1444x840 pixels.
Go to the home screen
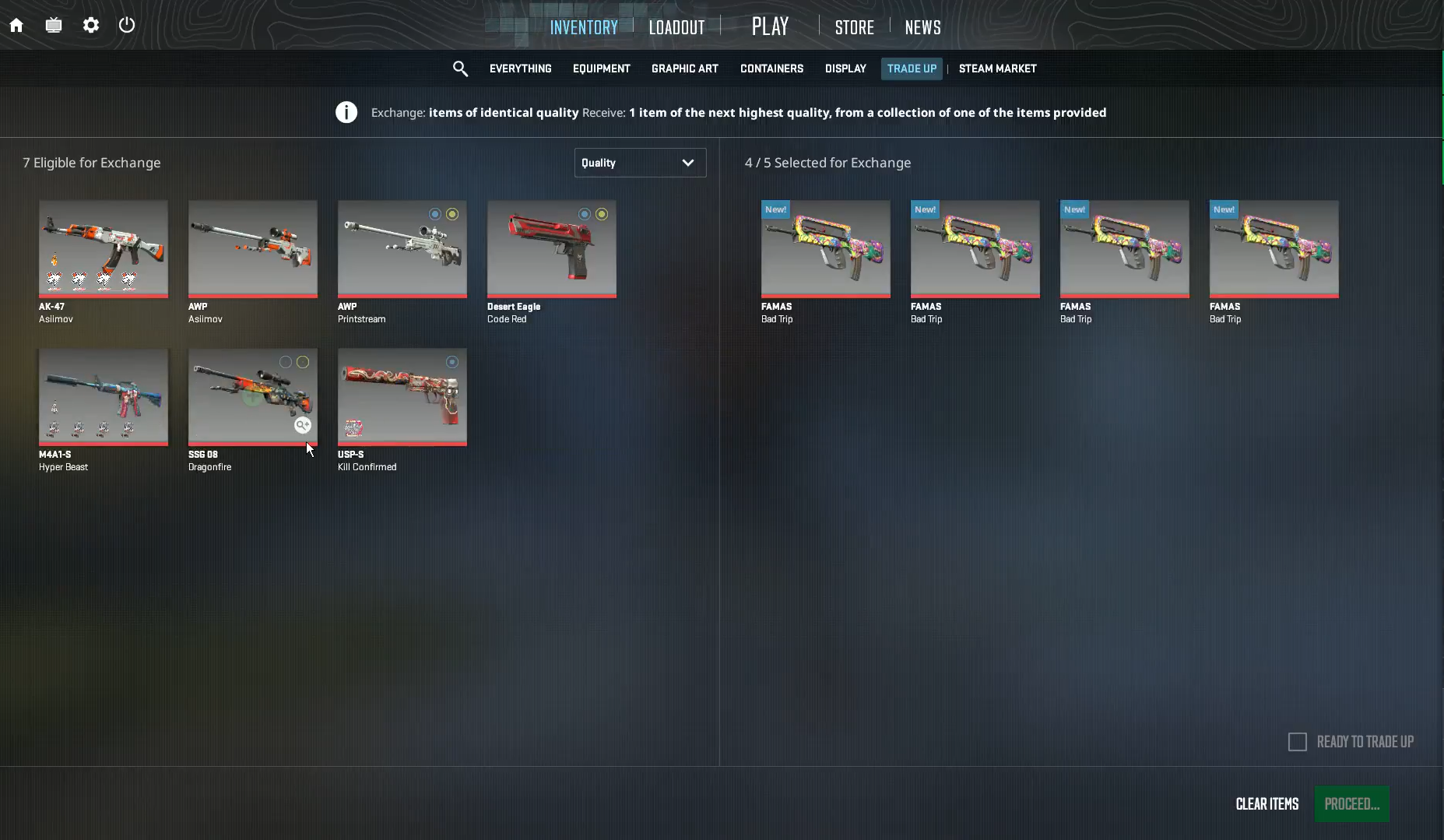pyautogui.click(x=16, y=26)
